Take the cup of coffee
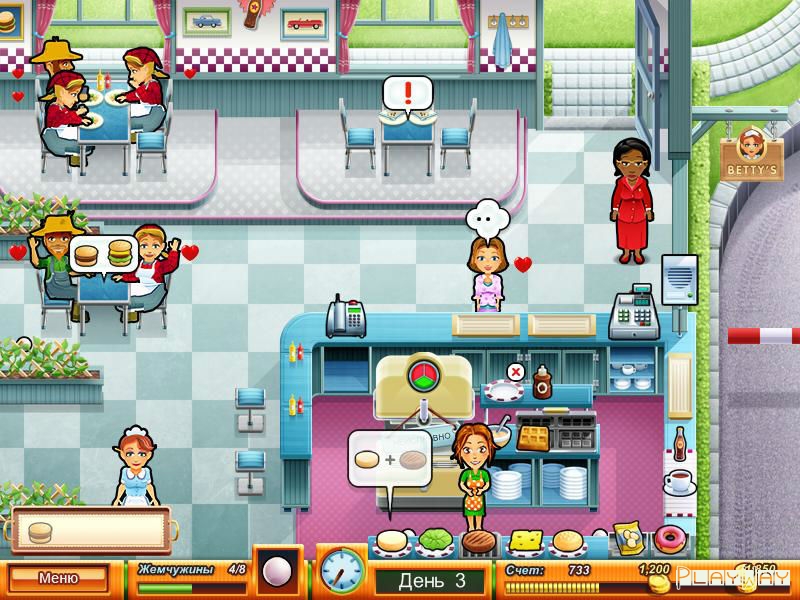The height and width of the screenshot is (600, 800). [x=680, y=482]
